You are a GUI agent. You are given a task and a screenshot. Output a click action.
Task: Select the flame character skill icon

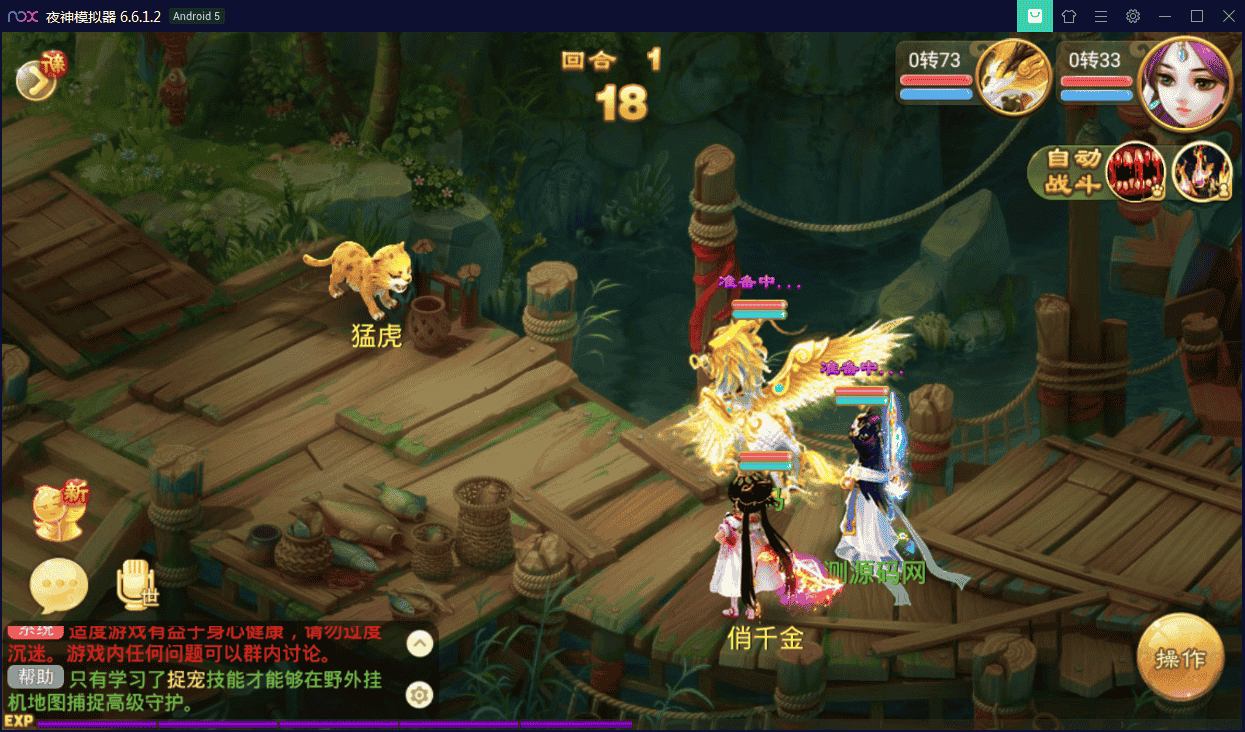pos(1201,171)
